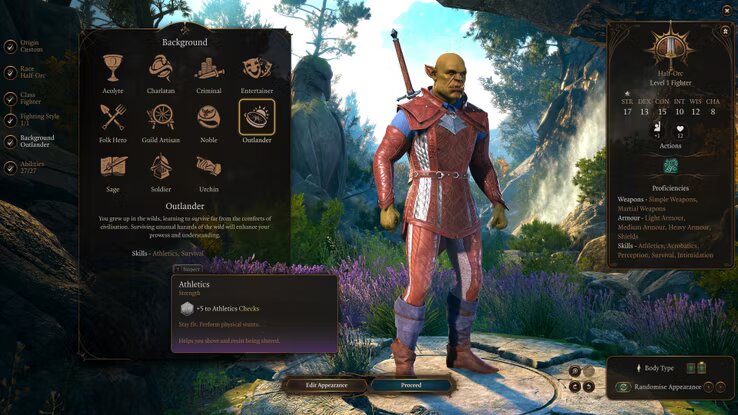This screenshot has width=738, height=415.
Task: Select the Soldier background
Action: (160, 166)
